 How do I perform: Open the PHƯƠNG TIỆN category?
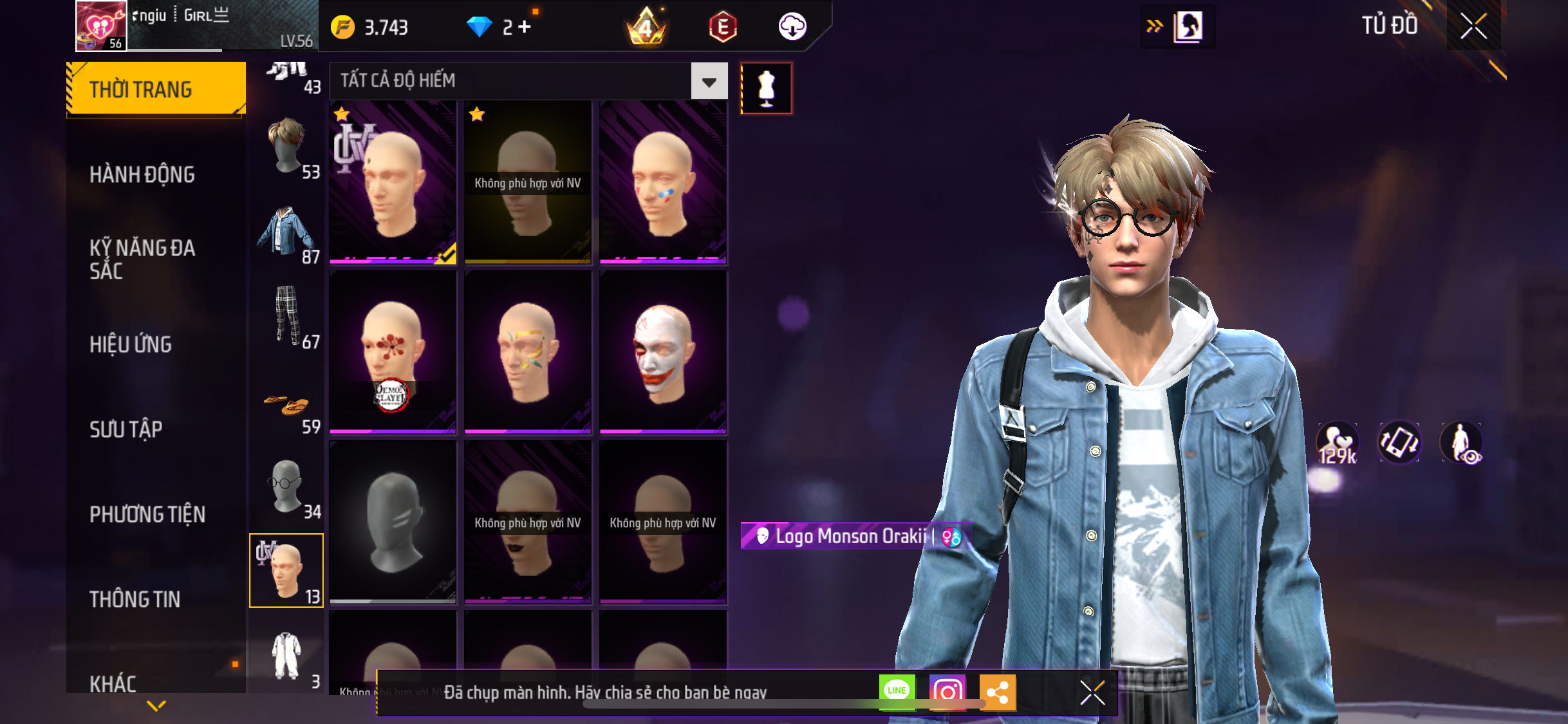point(147,514)
